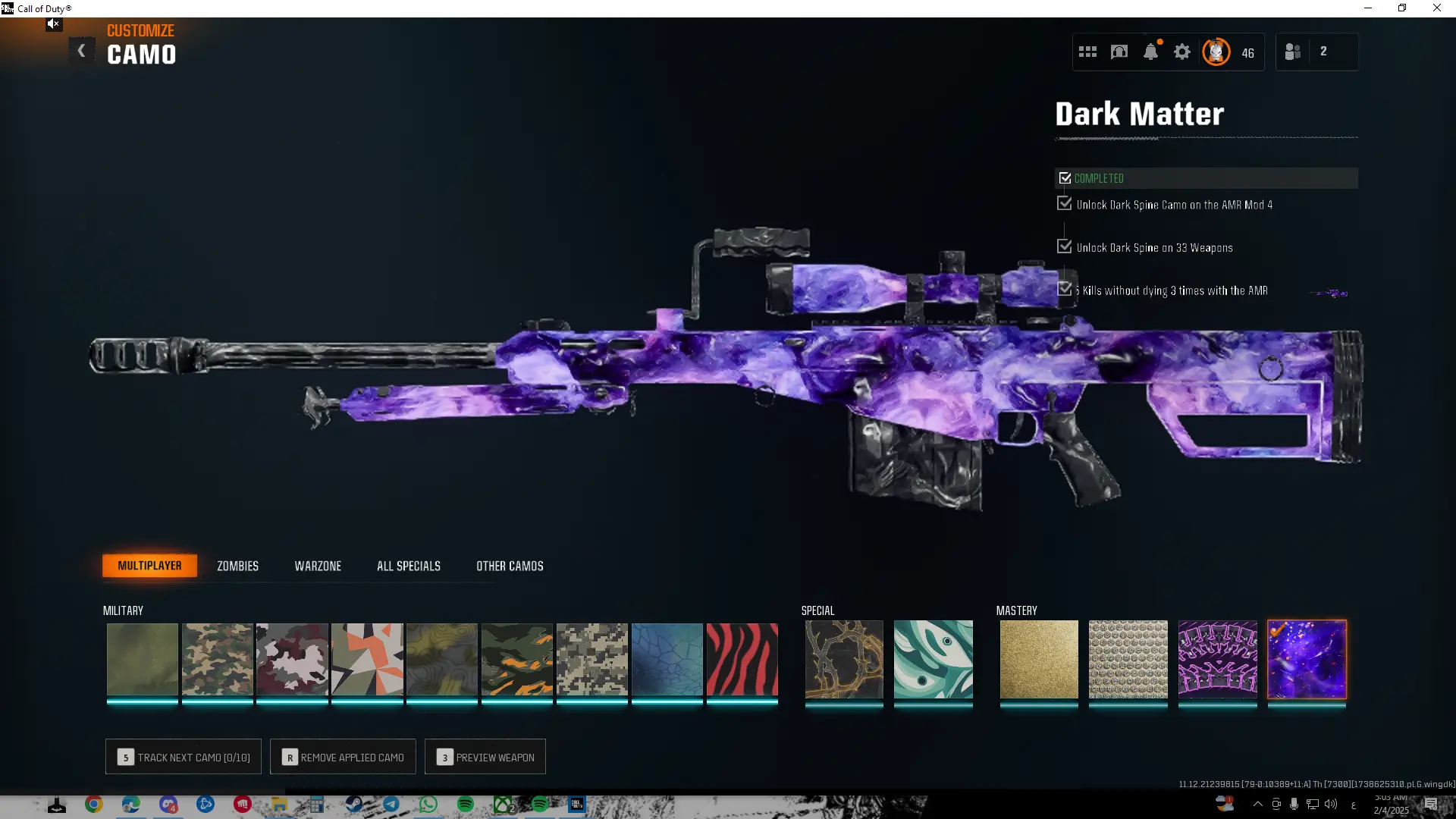Select the gold mastery camo

[1038, 659]
